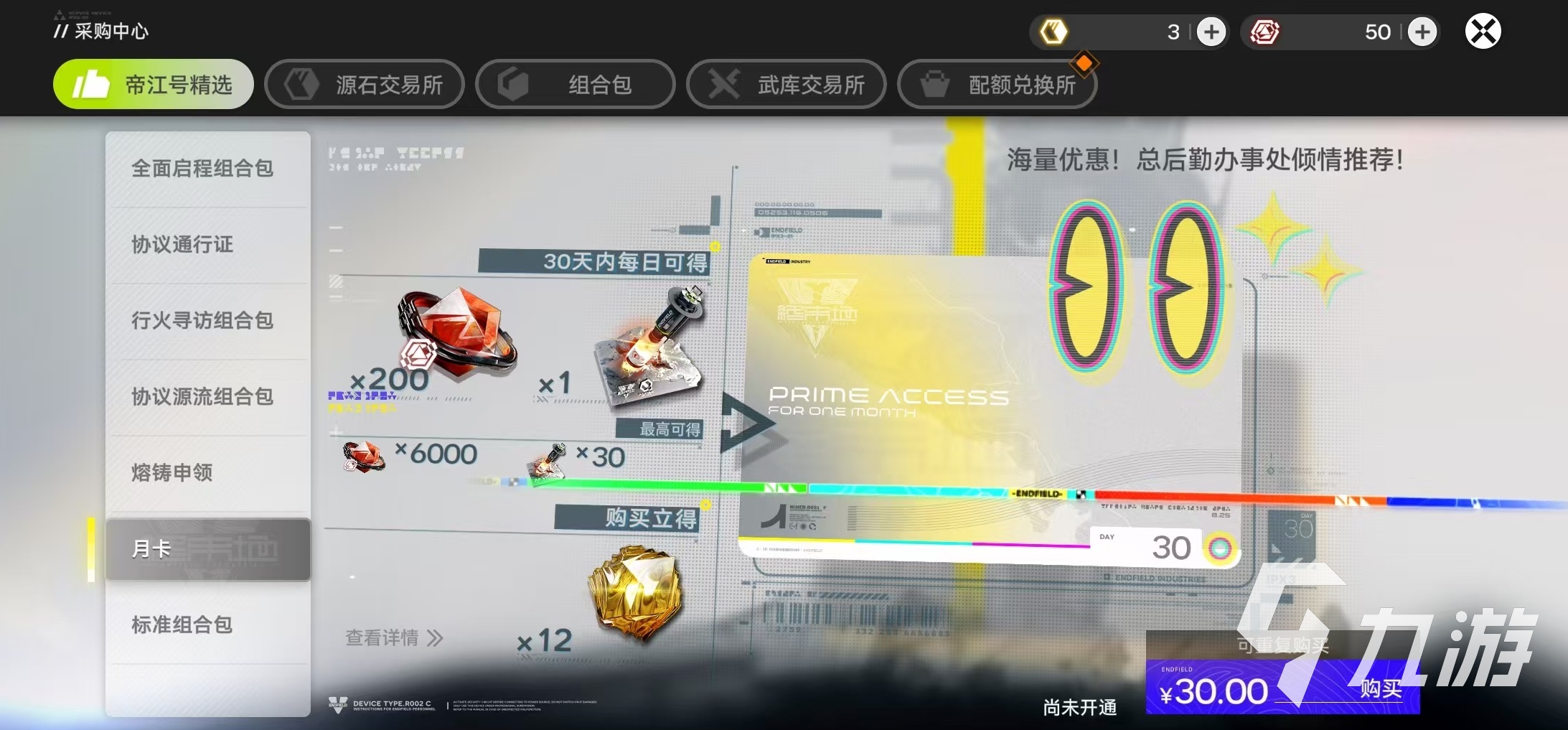Image resolution: width=1568 pixels, height=730 pixels.
Task: Select the 帝江号精选 tab icon
Action: (x=90, y=84)
